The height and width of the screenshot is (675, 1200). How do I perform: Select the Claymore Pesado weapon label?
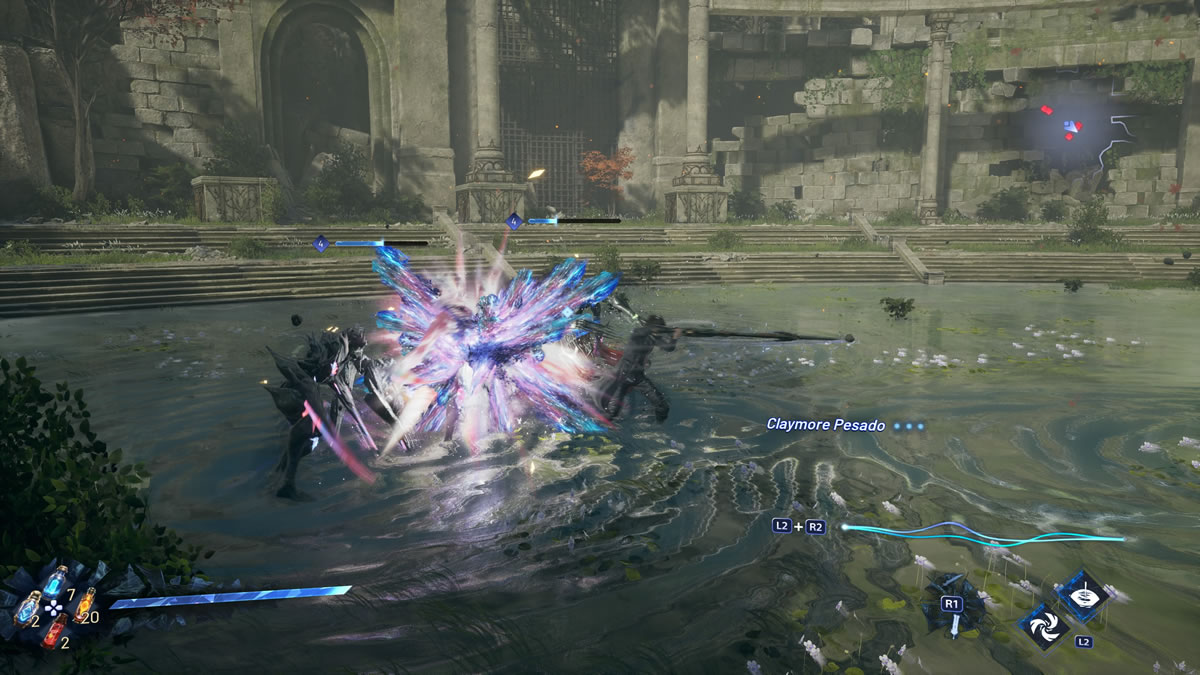(x=825, y=424)
